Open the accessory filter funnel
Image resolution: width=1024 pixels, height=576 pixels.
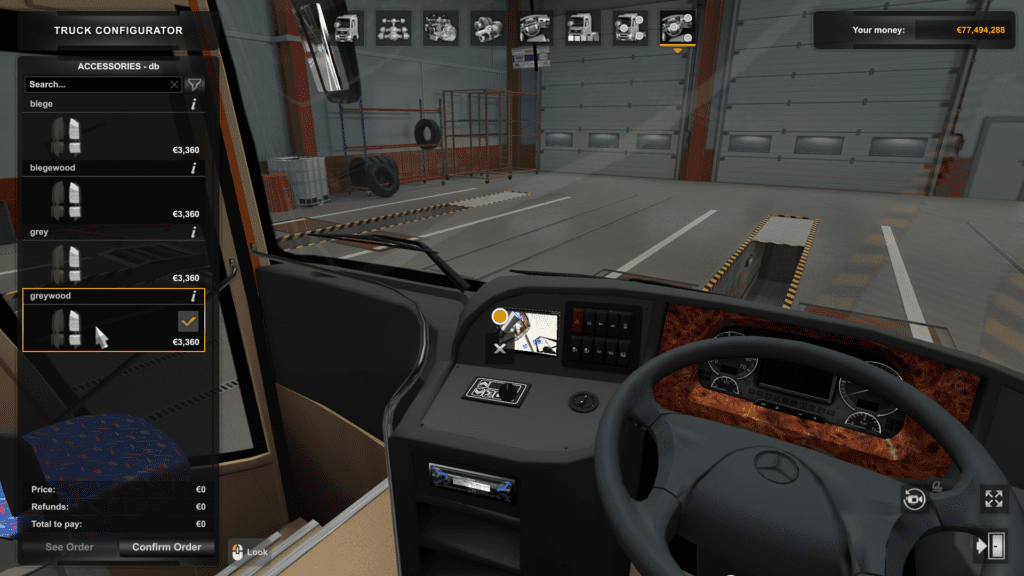195,85
